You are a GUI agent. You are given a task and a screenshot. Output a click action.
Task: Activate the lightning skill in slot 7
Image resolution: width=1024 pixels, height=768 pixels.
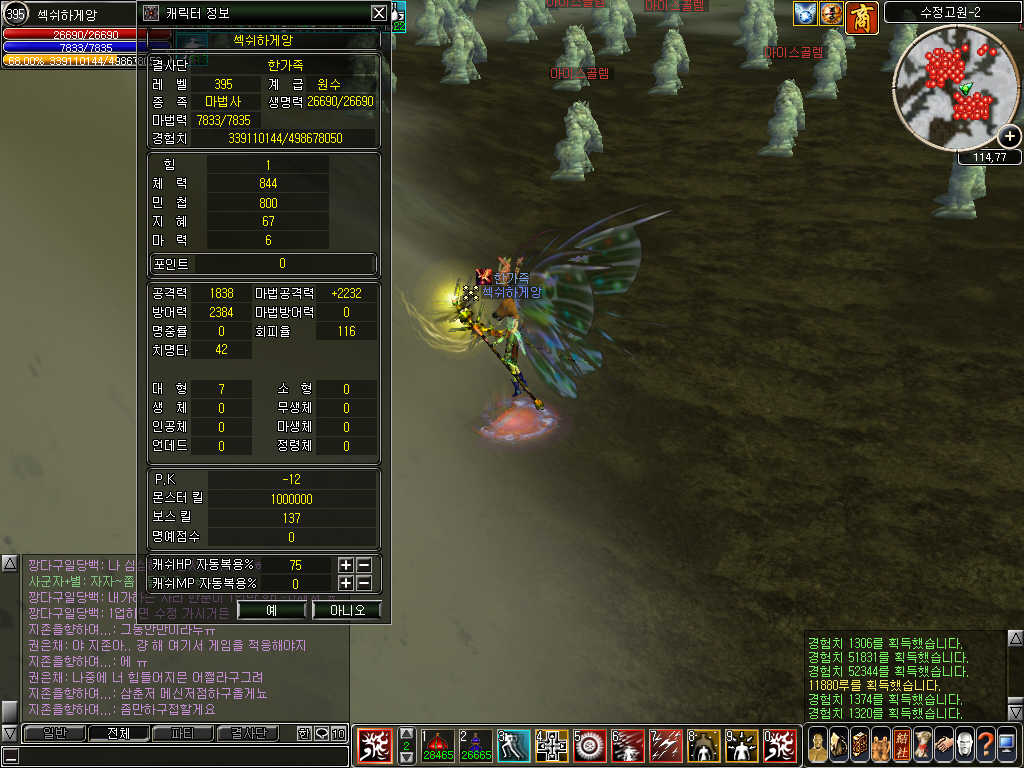pyautogui.click(x=665, y=746)
